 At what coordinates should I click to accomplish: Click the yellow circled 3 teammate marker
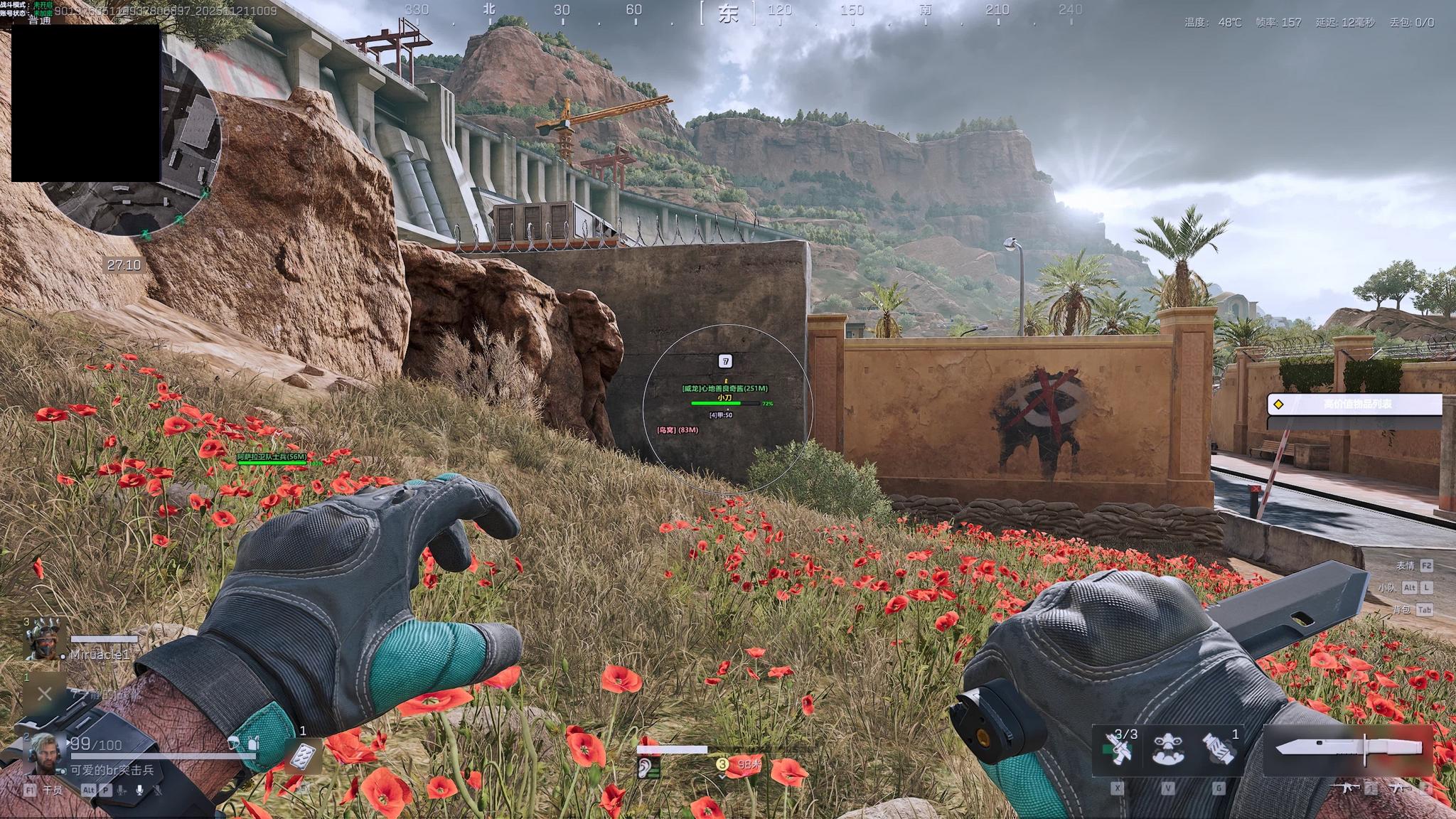[x=722, y=764]
